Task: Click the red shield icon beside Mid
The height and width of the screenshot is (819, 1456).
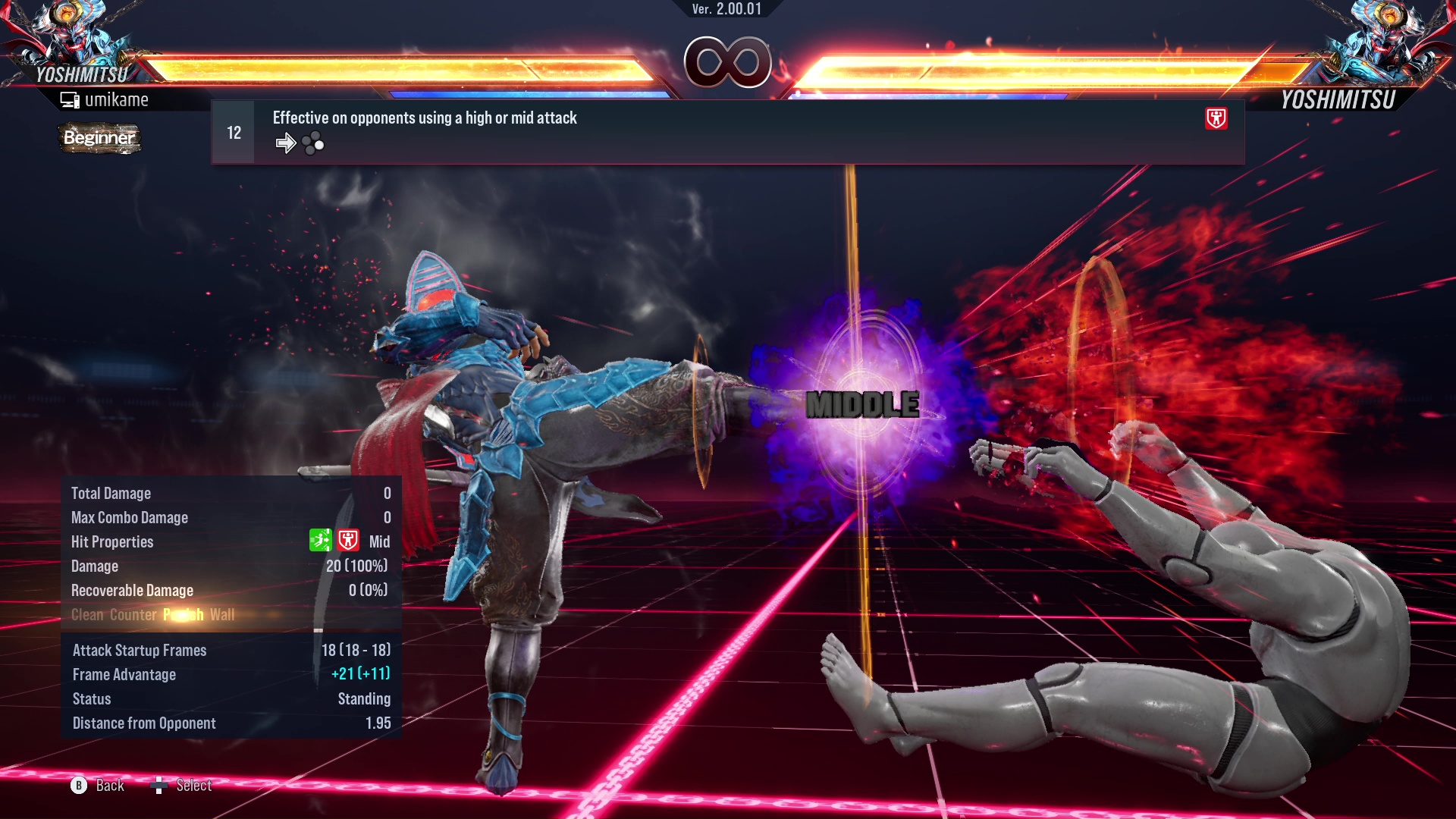Action: click(x=348, y=541)
